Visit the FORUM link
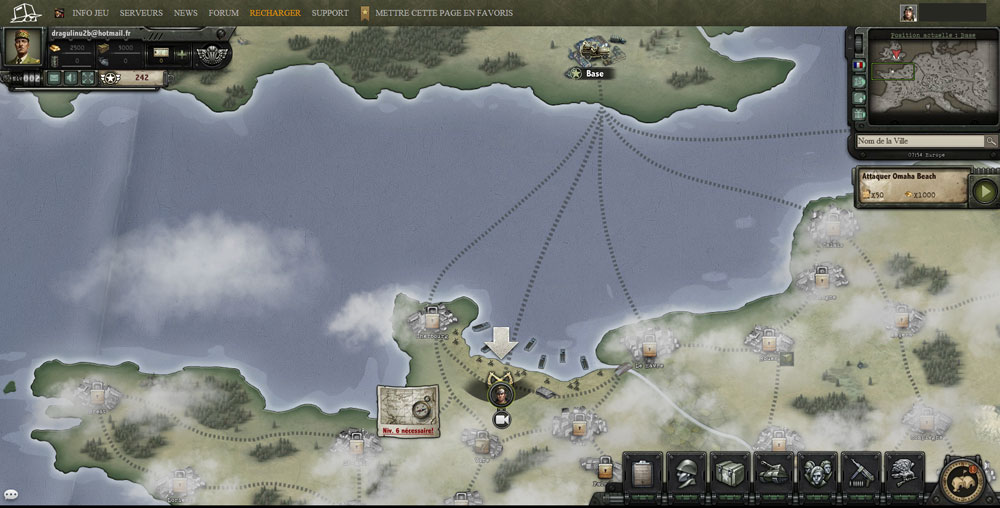This screenshot has width=1000, height=508. 223,13
